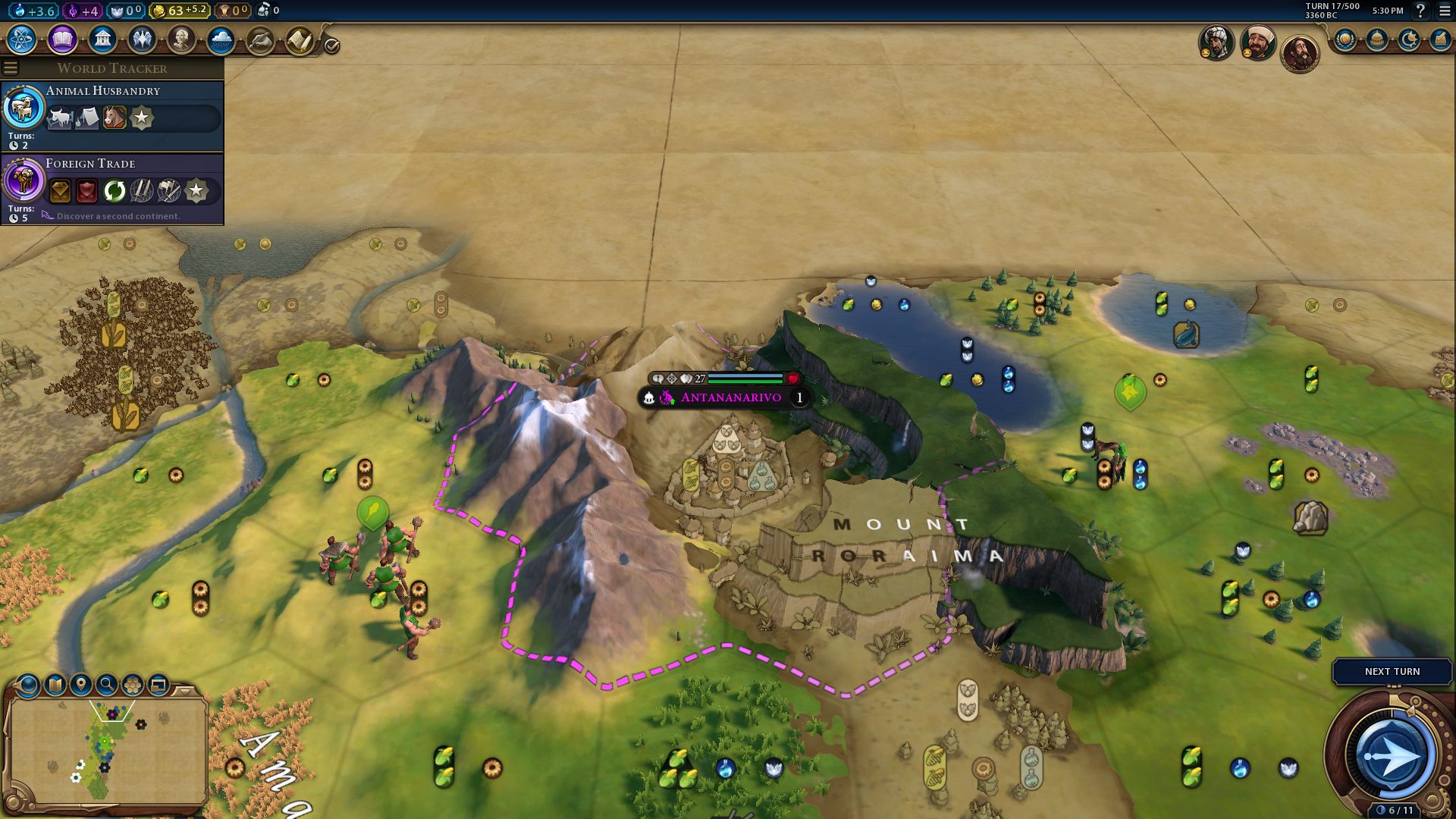The image size is (1456, 819).
Task: Open the Religion overview (dove icon)
Action: click(143, 38)
